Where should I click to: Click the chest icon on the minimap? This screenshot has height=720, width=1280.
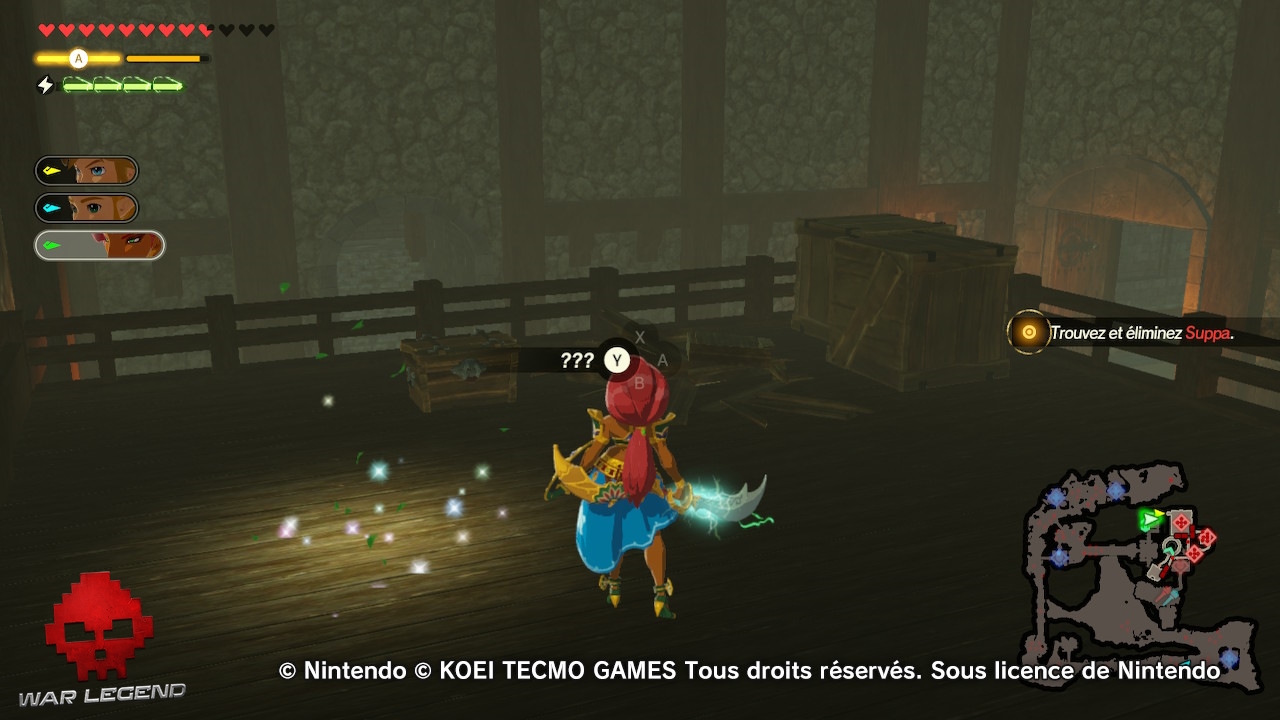click(1154, 572)
